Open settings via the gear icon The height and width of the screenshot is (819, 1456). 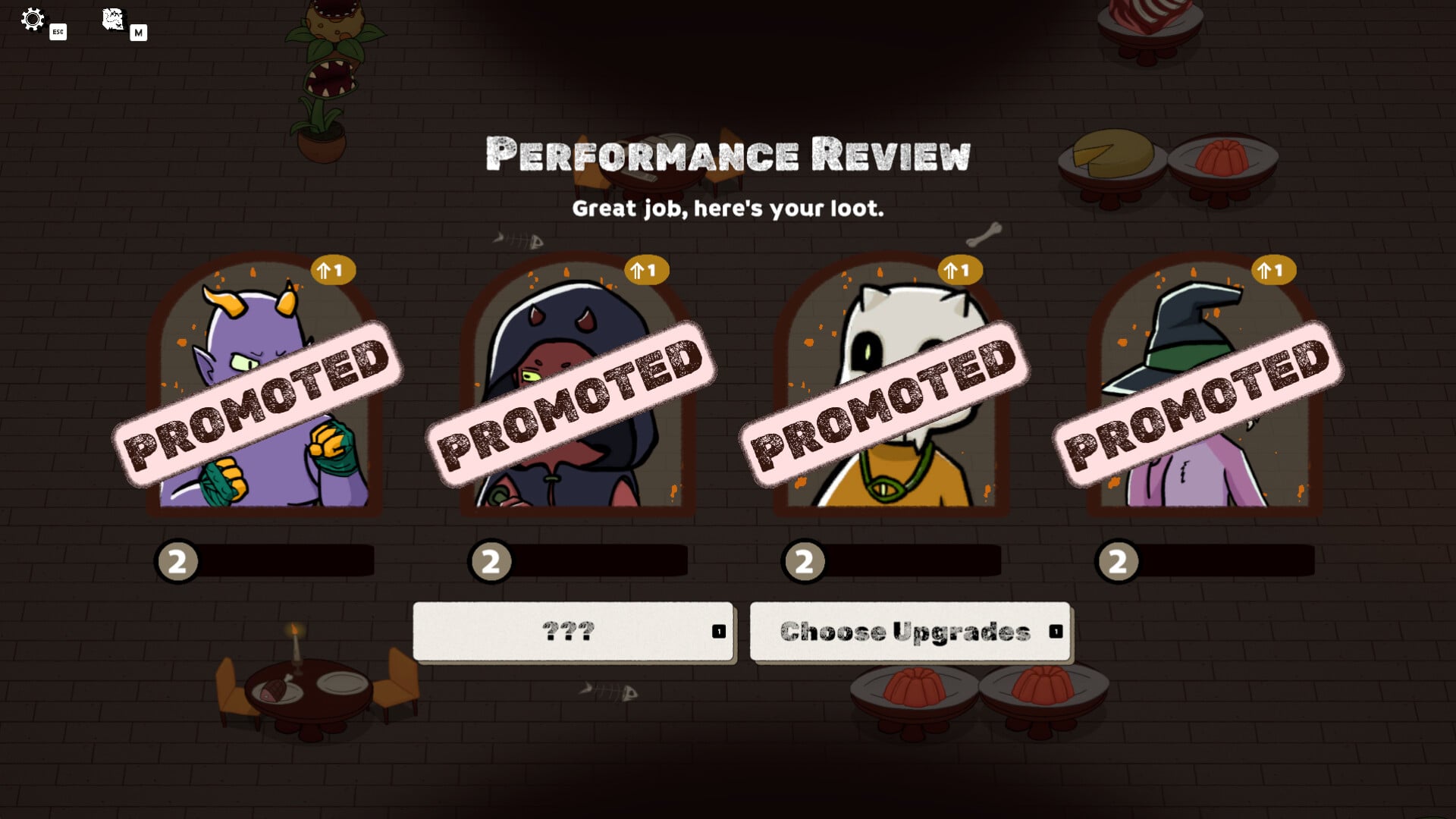pyautogui.click(x=33, y=20)
